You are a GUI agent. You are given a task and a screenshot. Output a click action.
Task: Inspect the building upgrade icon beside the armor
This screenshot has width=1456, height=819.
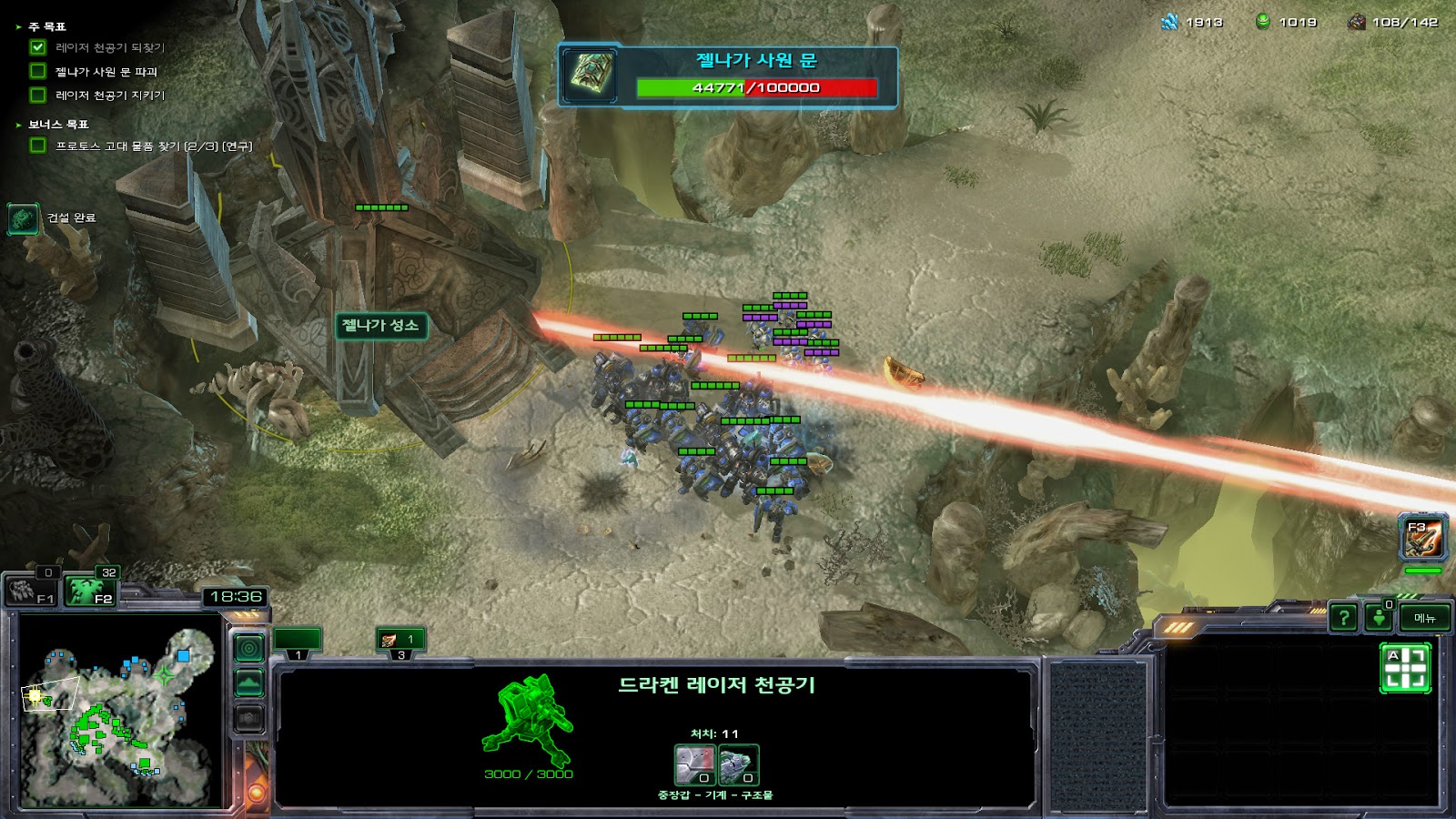pos(738,764)
